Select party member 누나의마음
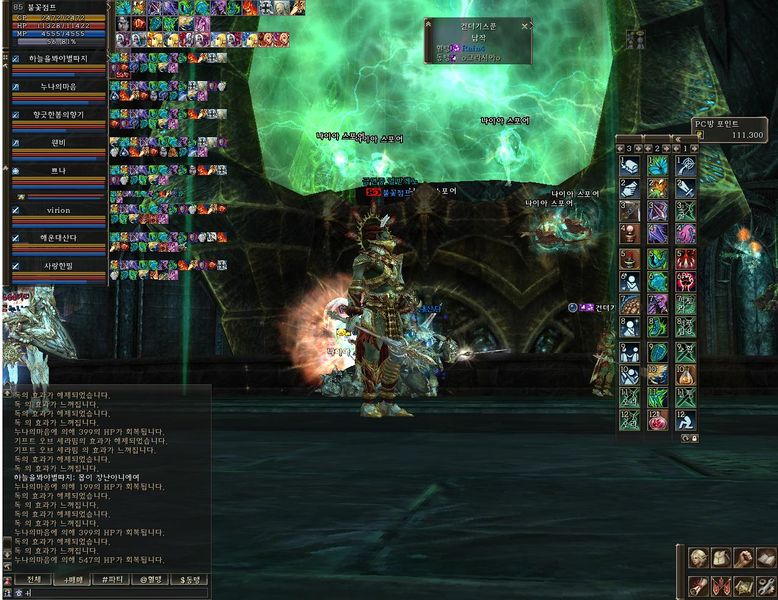The width and height of the screenshot is (778, 600). pyautogui.click(x=58, y=87)
